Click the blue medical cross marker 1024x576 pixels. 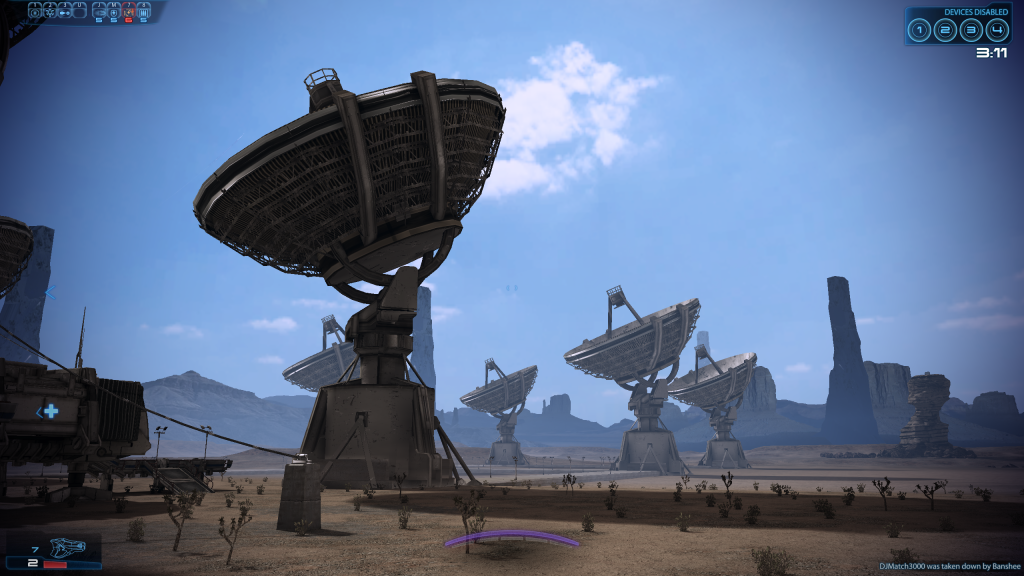(50, 411)
